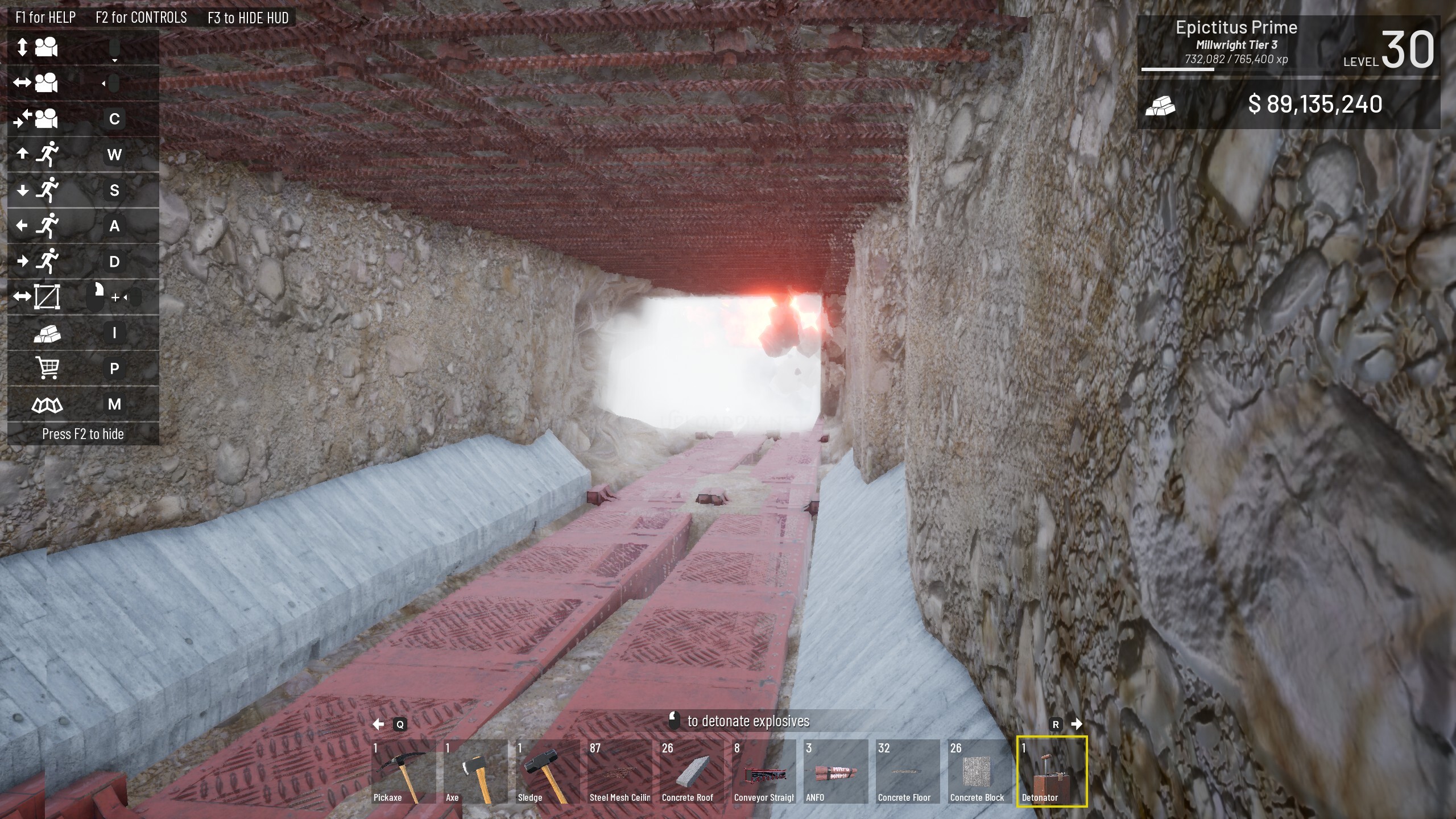
Task: Choose the Axe in the hotbar
Action: pos(475,771)
